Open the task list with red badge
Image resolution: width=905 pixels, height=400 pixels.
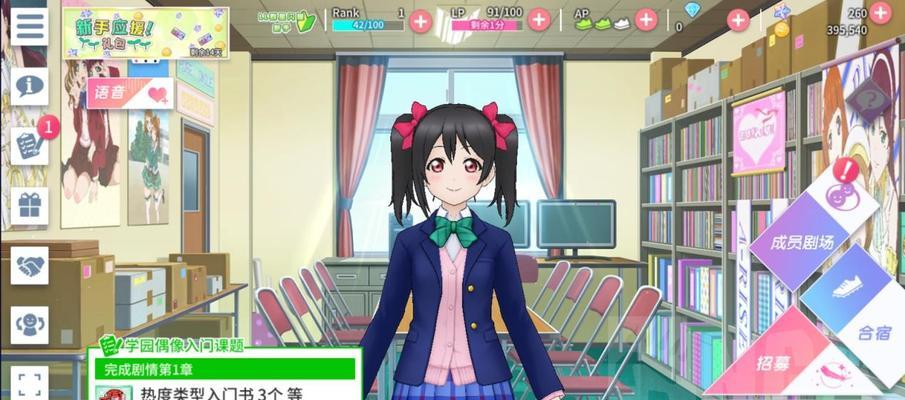[x=30, y=146]
